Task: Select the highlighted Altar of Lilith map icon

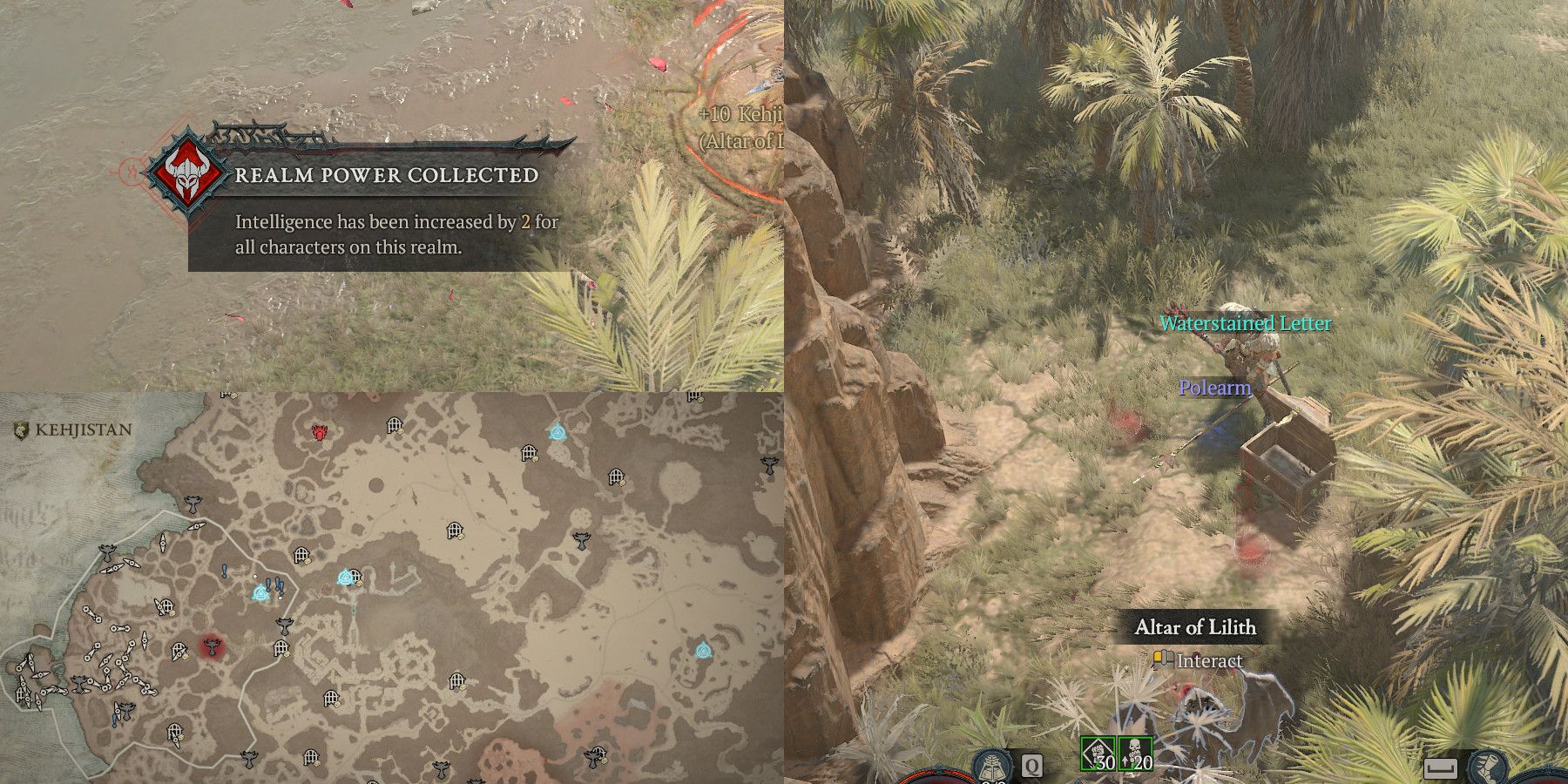Action: (212, 647)
